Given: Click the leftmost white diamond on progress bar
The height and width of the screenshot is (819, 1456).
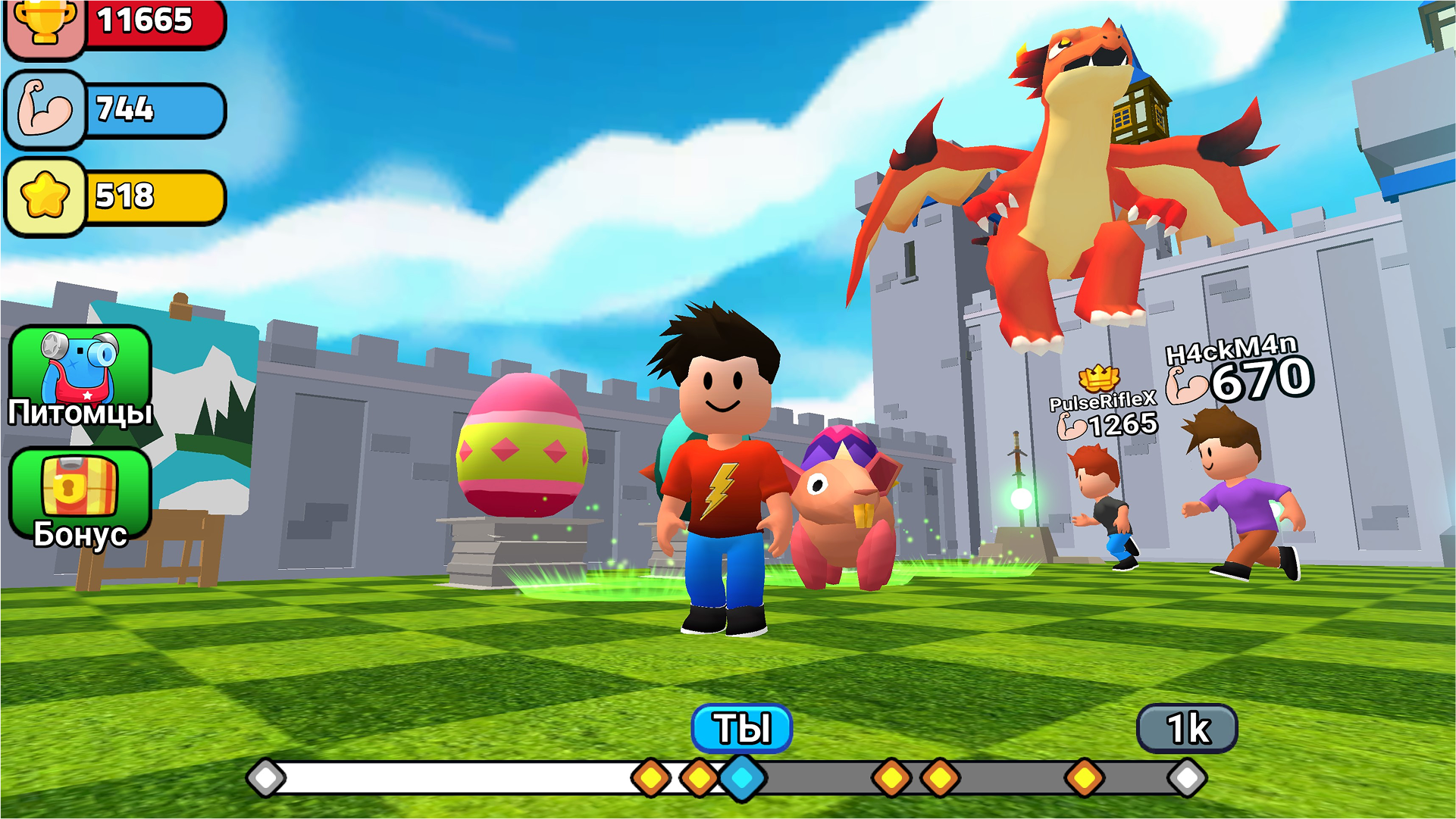Looking at the screenshot, I should pos(266,776).
